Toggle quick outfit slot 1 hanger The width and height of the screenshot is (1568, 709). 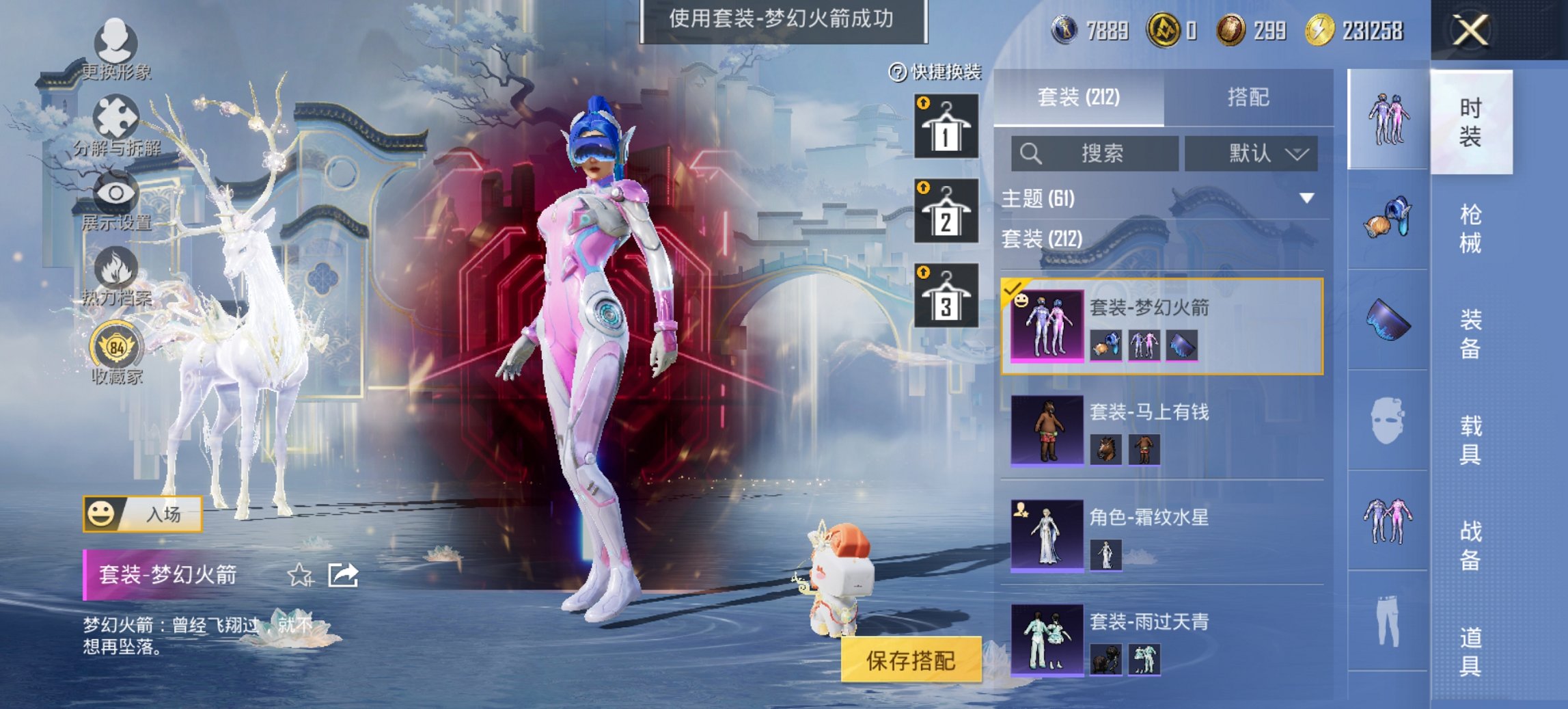(x=946, y=129)
